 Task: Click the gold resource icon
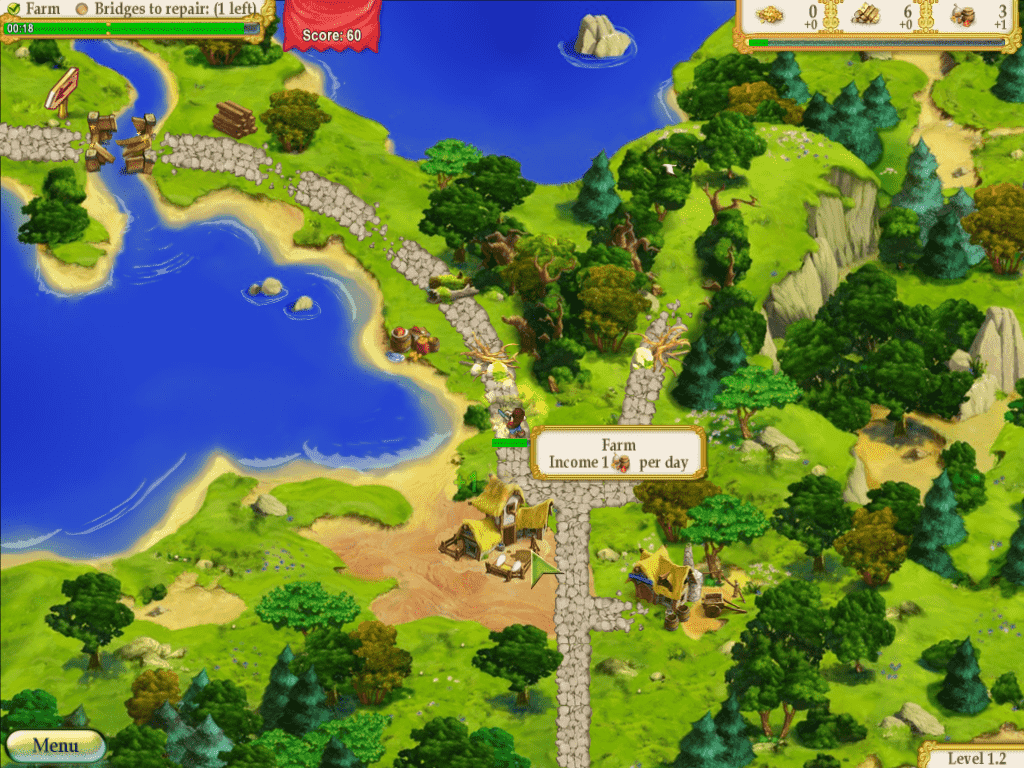click(x=770, y=16)
